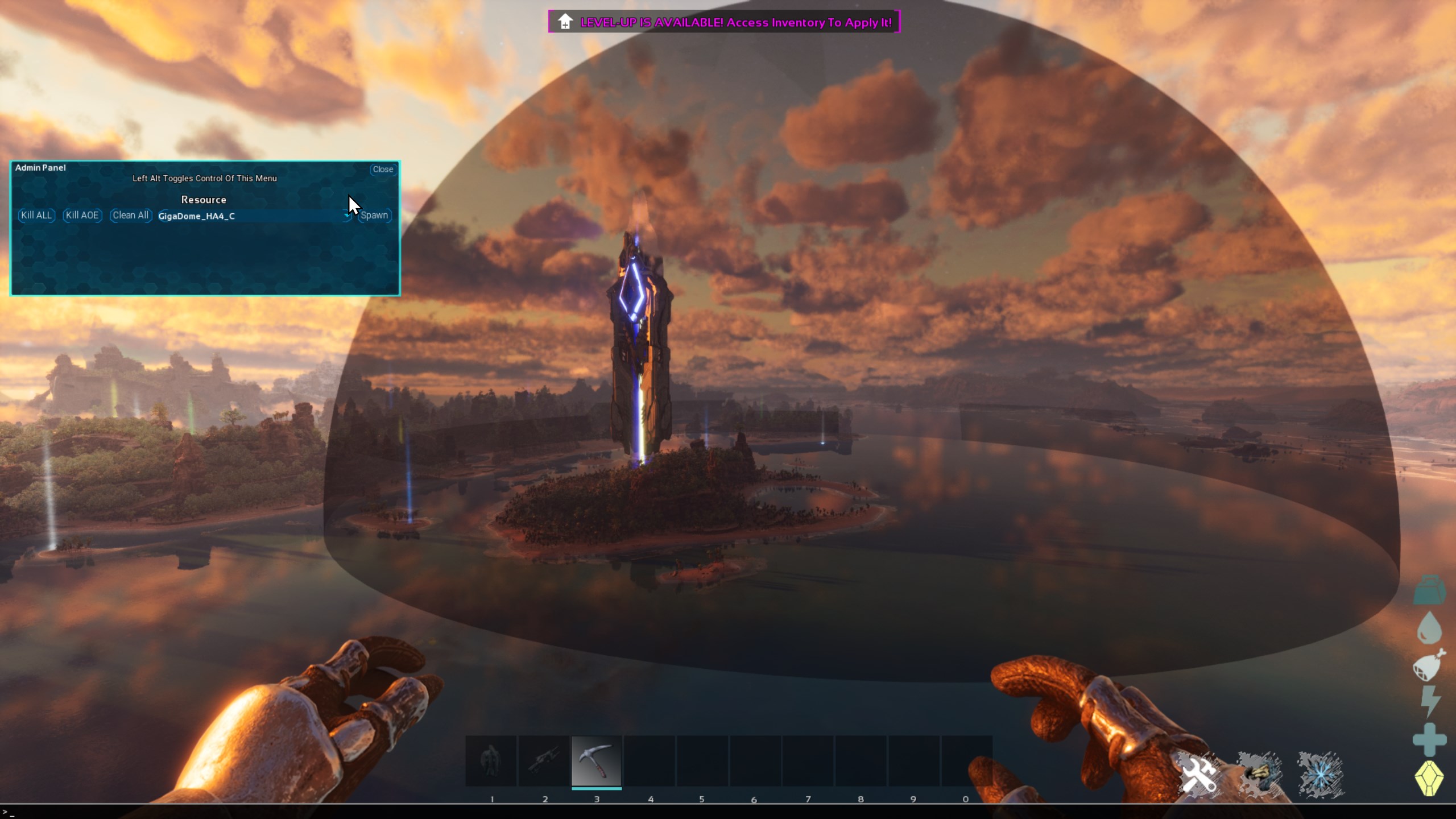Click the weight status icon

click(x=1430, y=589)
